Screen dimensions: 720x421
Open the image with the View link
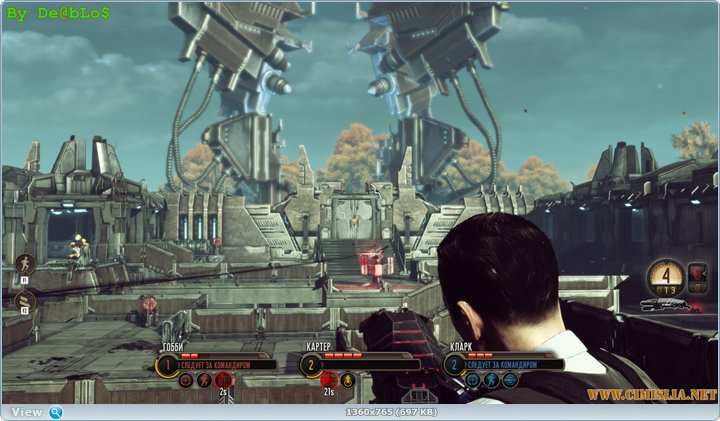(x=27, y=412)
